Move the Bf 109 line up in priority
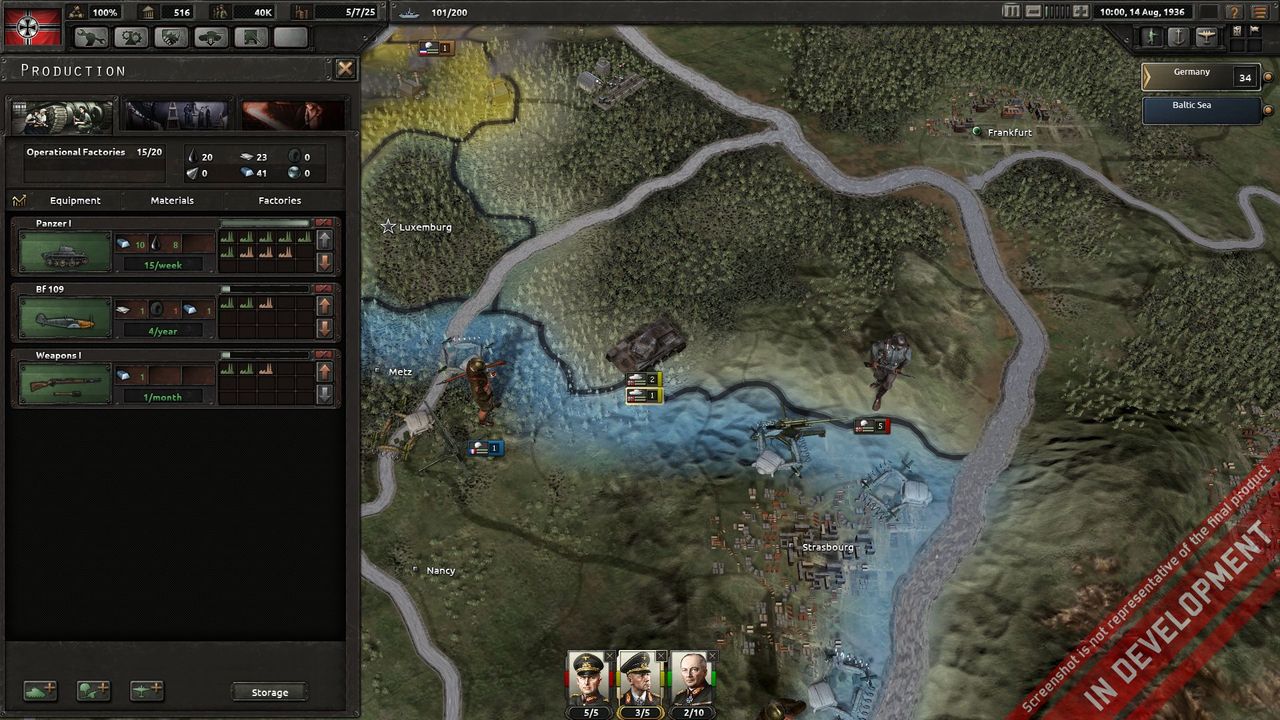Image resolution: width=1280 pixels, height=720 pixels. (324, 307)
